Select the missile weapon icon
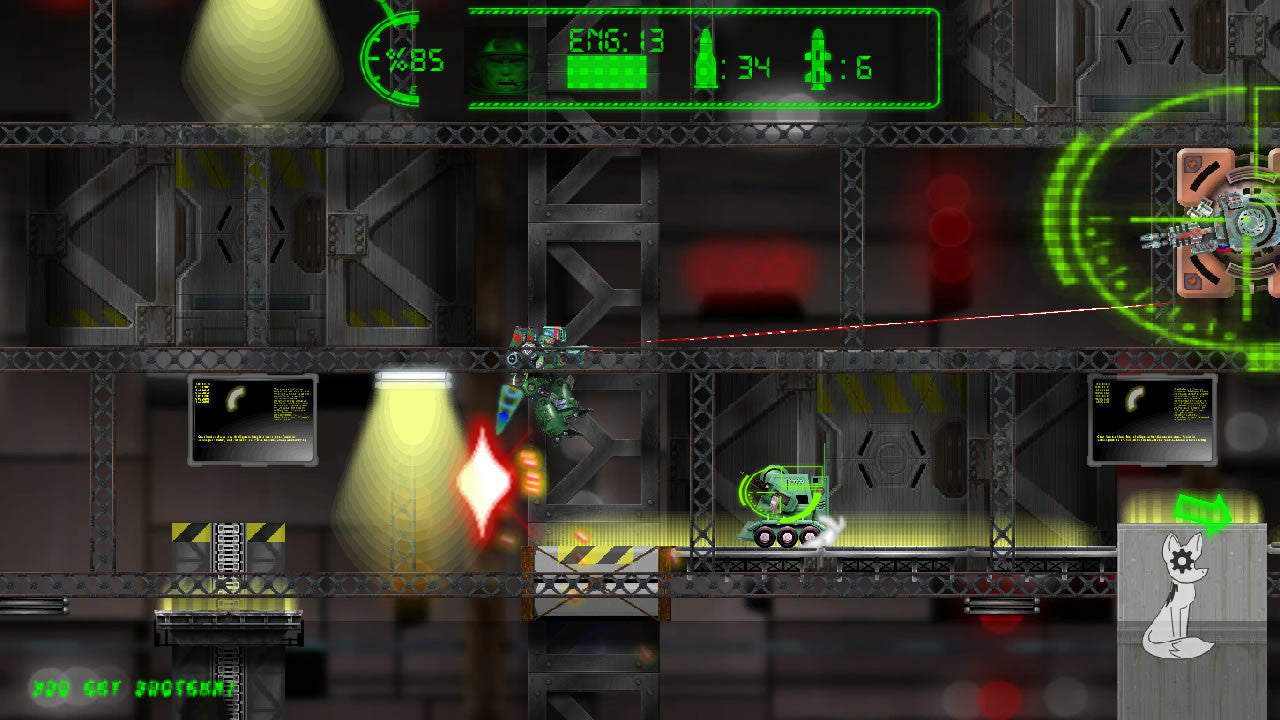Image resolution: width=1280 pixels, height=720 pixels. coord(817,62)
